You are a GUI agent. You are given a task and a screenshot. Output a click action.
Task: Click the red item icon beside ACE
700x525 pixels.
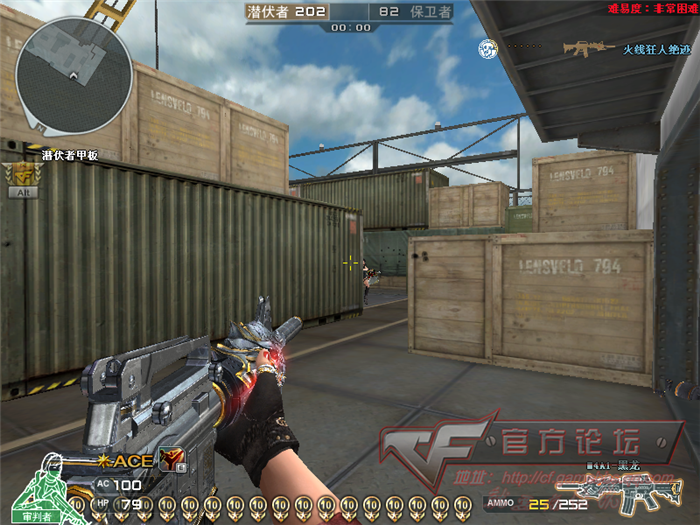pyautogui.click(x=171, y=459)
